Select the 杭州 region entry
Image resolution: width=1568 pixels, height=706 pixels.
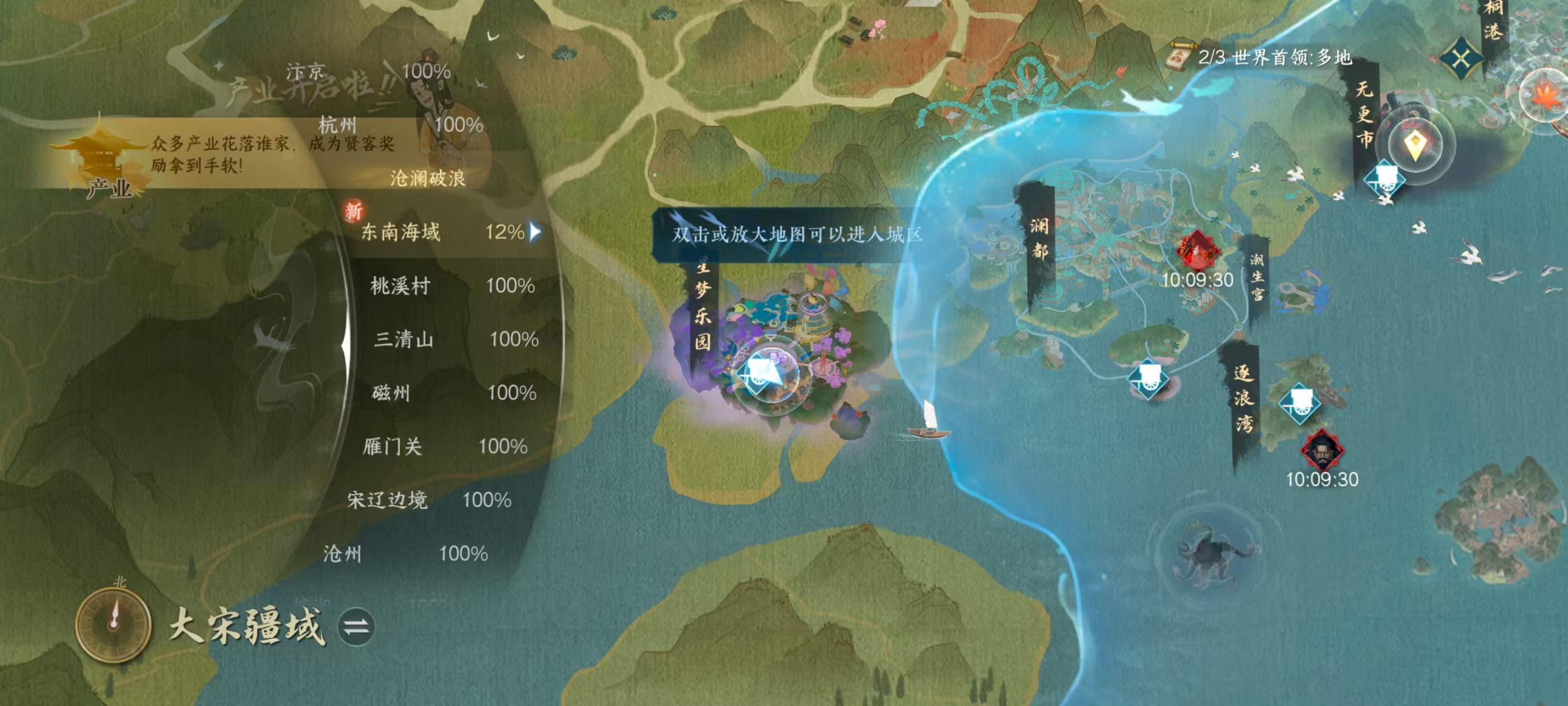point(337,125)
